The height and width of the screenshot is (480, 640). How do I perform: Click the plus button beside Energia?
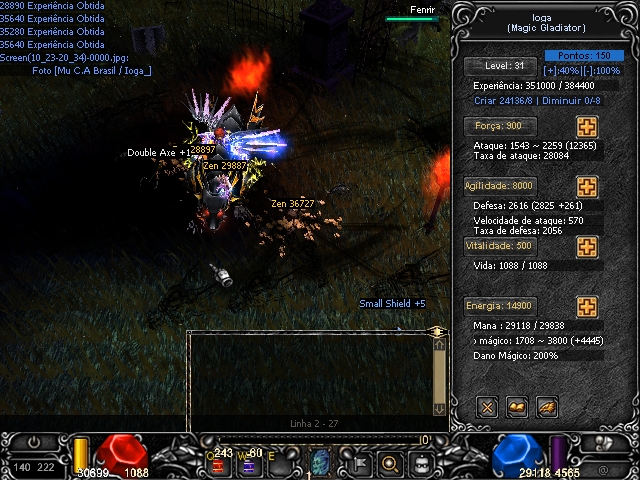pos(587,307)
